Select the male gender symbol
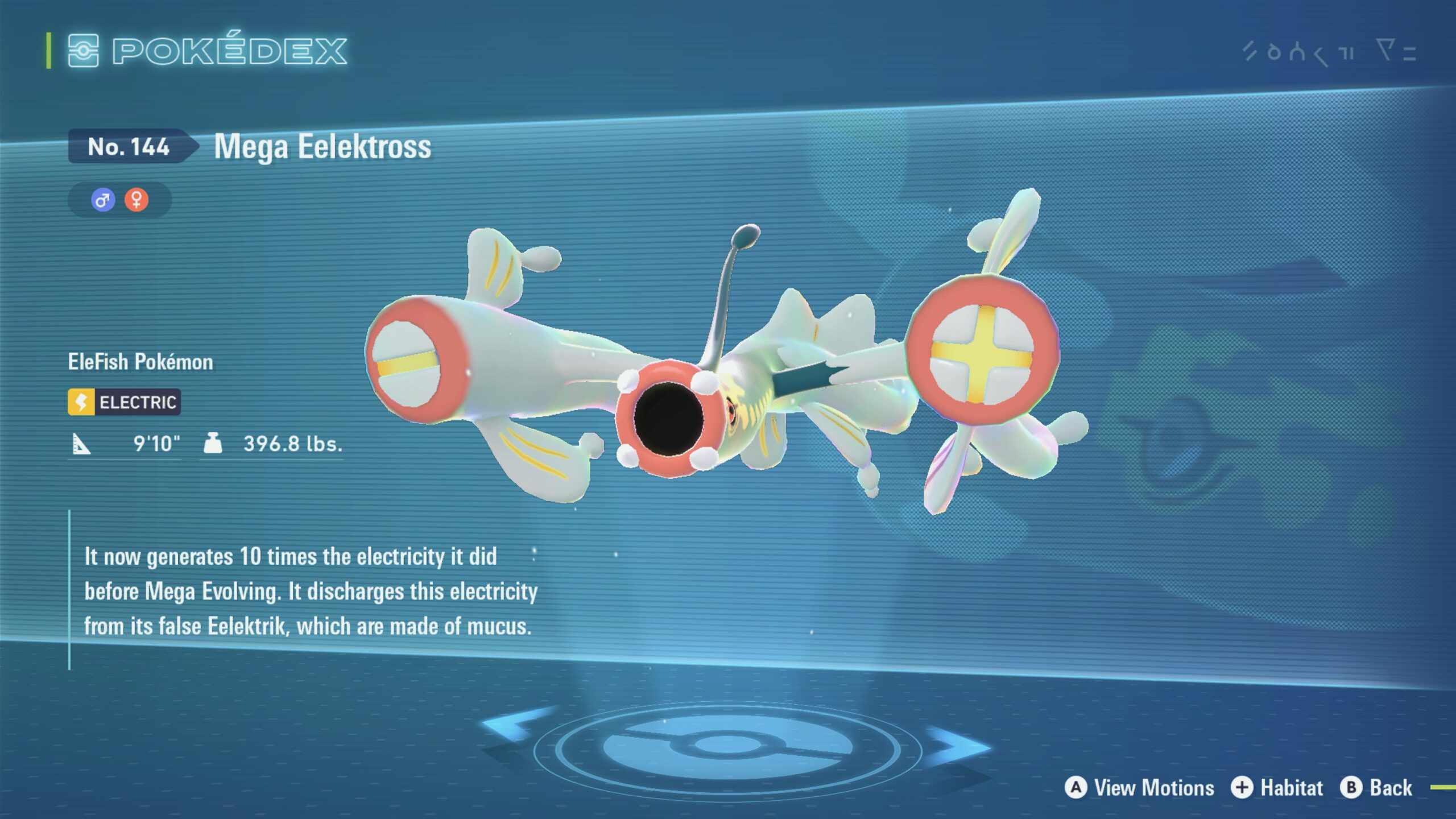The width and height of the screenshot is (1456, 819). point(103,200)
